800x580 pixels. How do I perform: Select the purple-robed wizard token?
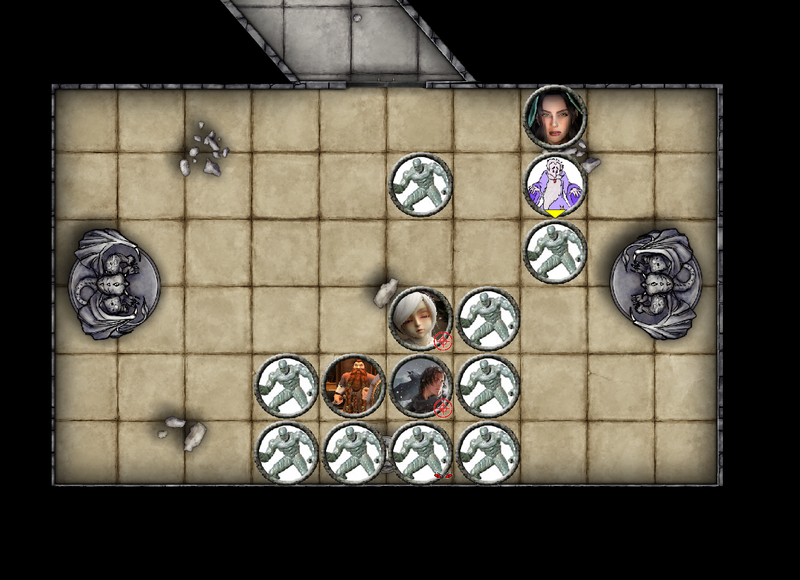[x=555, y=185]
